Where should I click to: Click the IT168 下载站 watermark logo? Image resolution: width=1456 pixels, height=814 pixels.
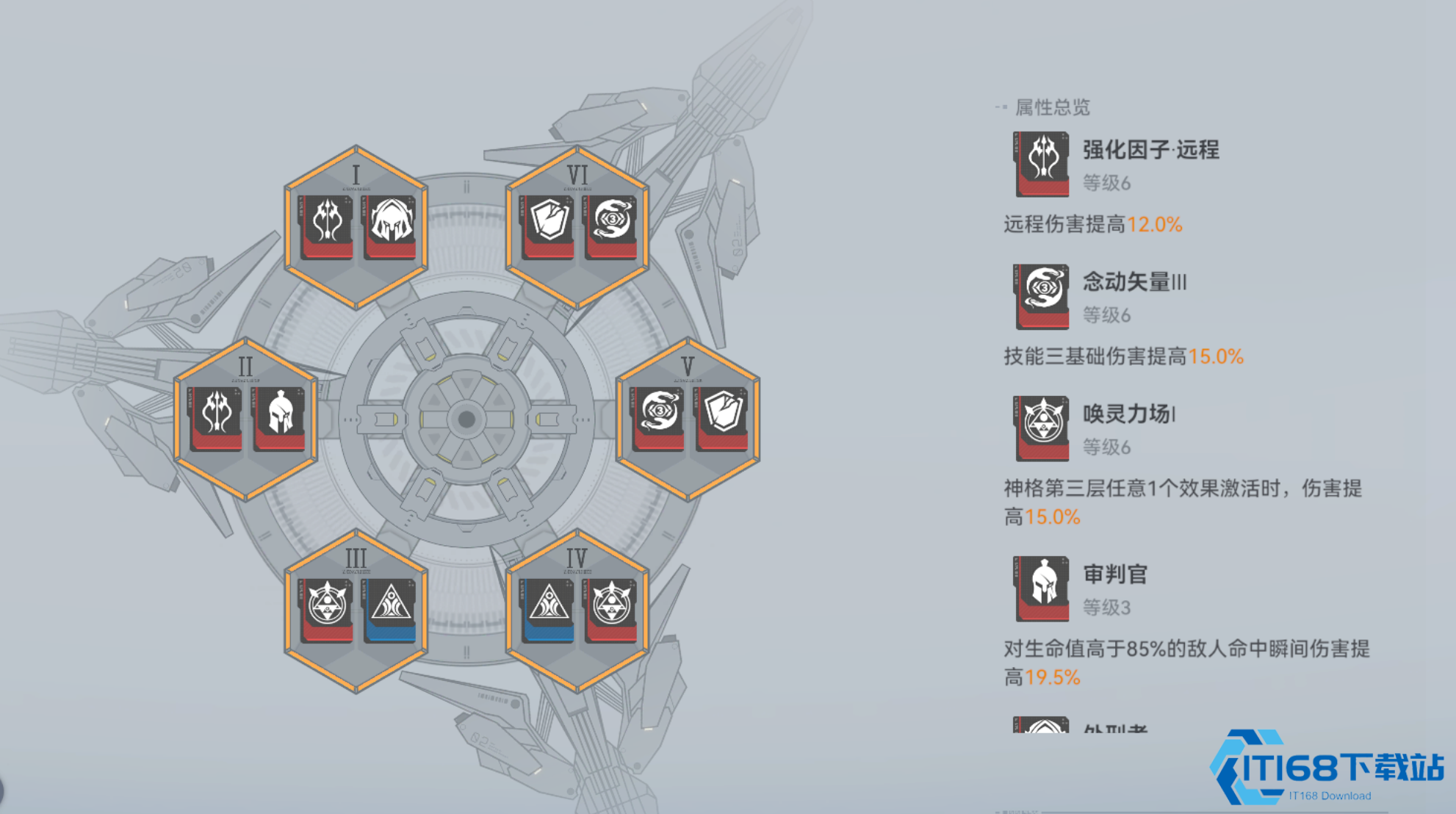pyautogui.click(x=1327, y=768)
